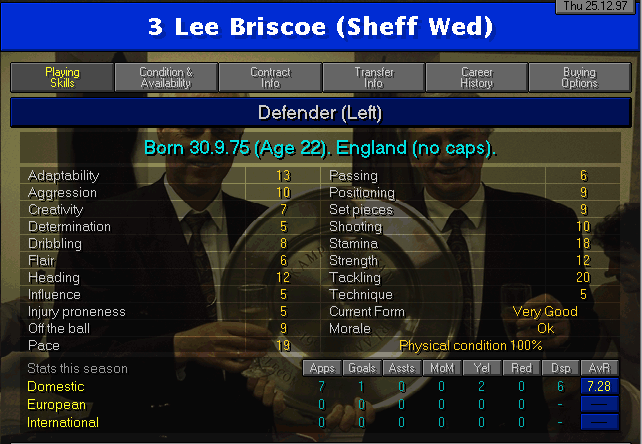Switch to the Playing Skills tab

click(62, 78)
